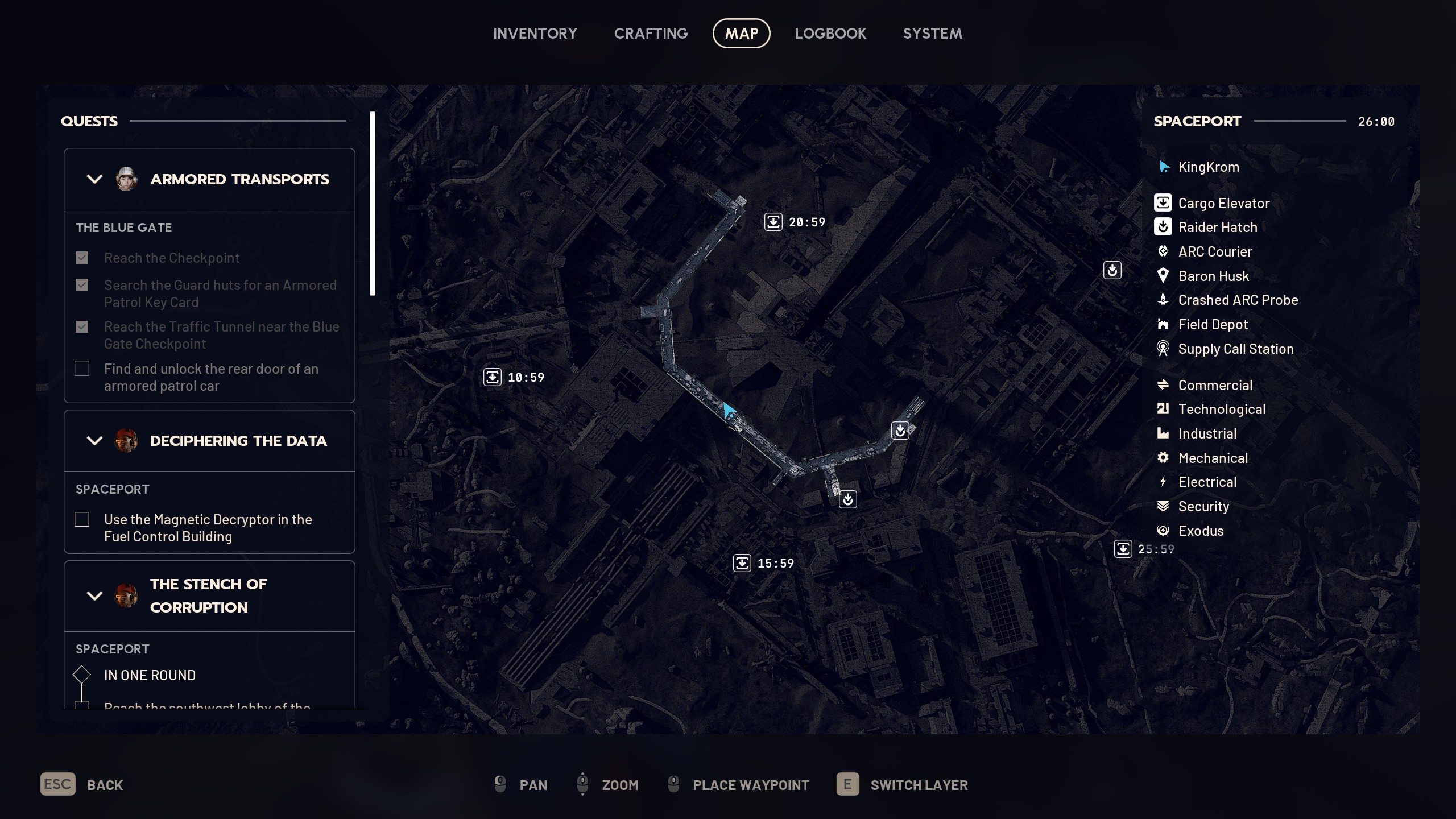Open the Logbook tab
The image size is (1456, 819).
[x=830, y=34]
